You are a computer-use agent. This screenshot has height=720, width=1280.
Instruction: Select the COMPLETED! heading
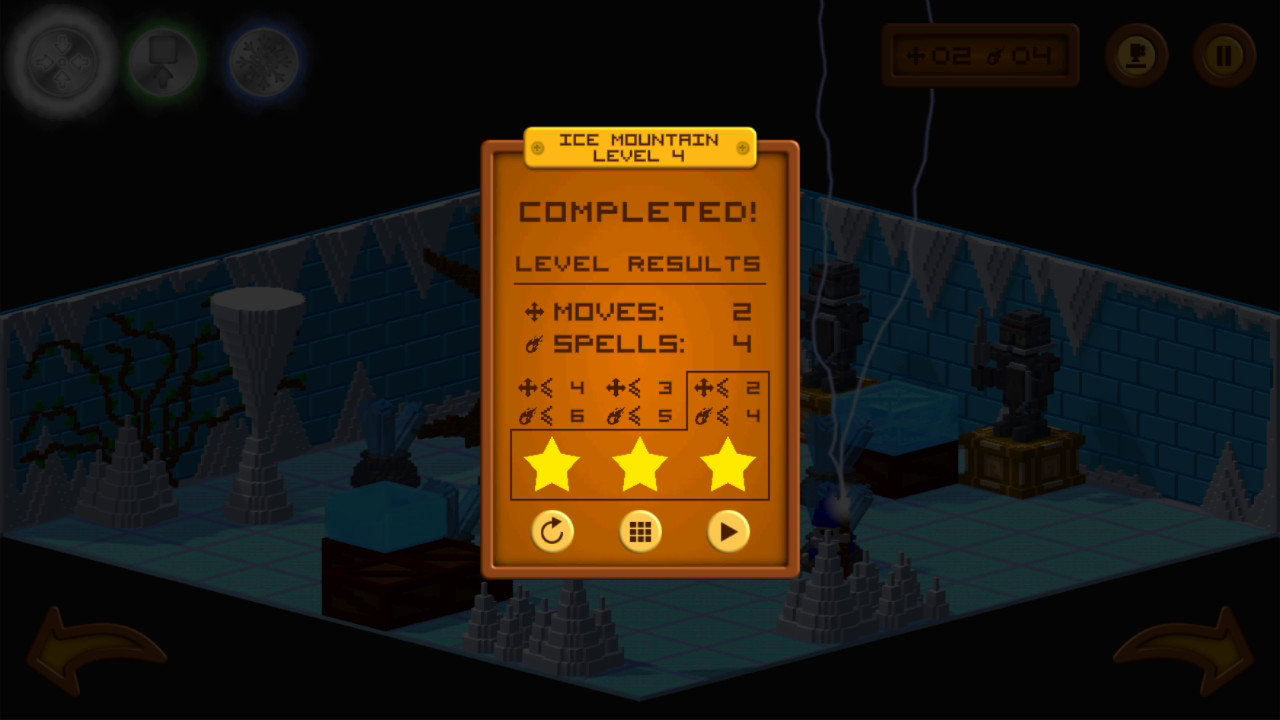pyautogui.click(x=640, y=211)
